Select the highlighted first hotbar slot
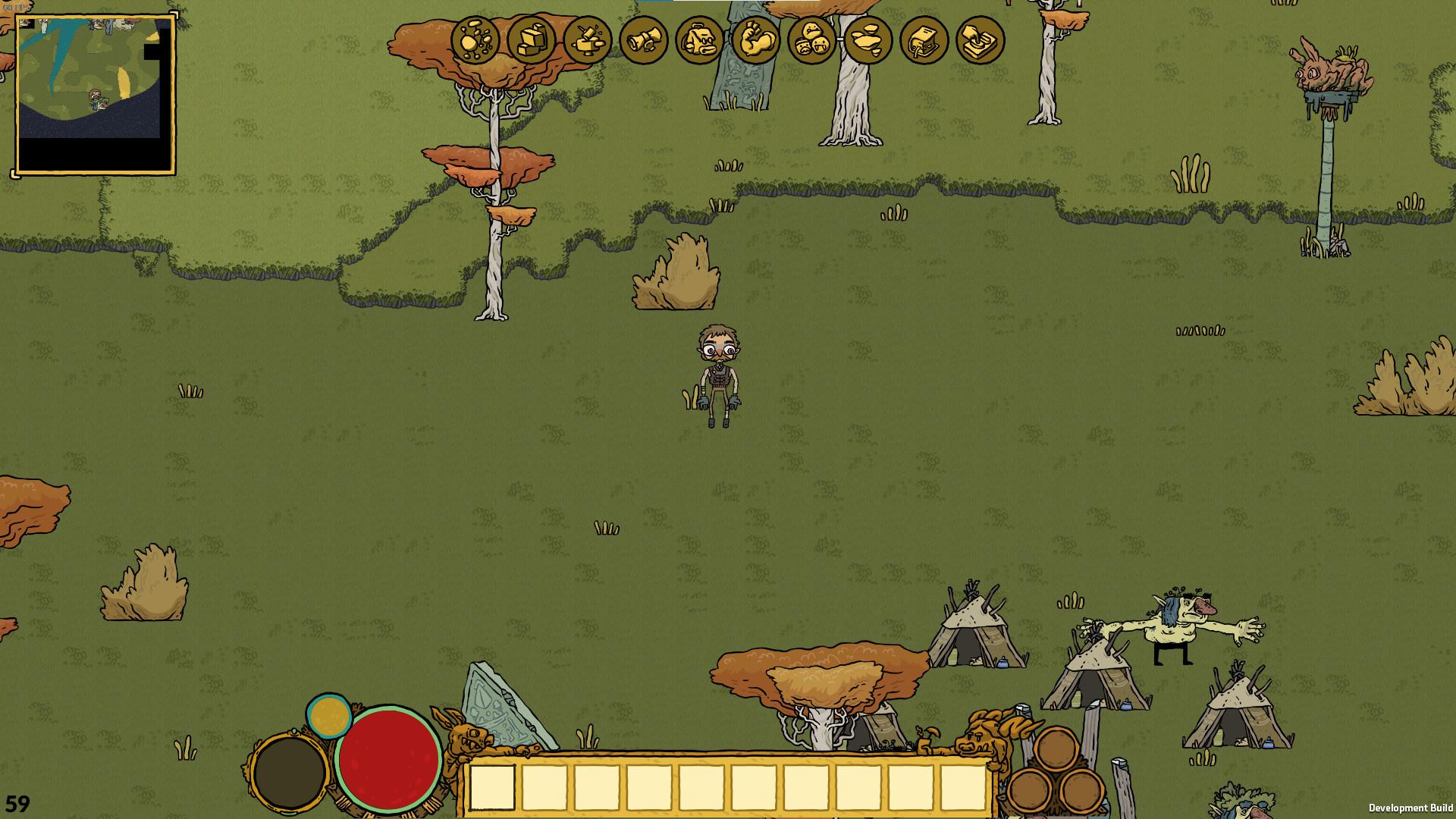1456x819 pixels. [492, 787]
